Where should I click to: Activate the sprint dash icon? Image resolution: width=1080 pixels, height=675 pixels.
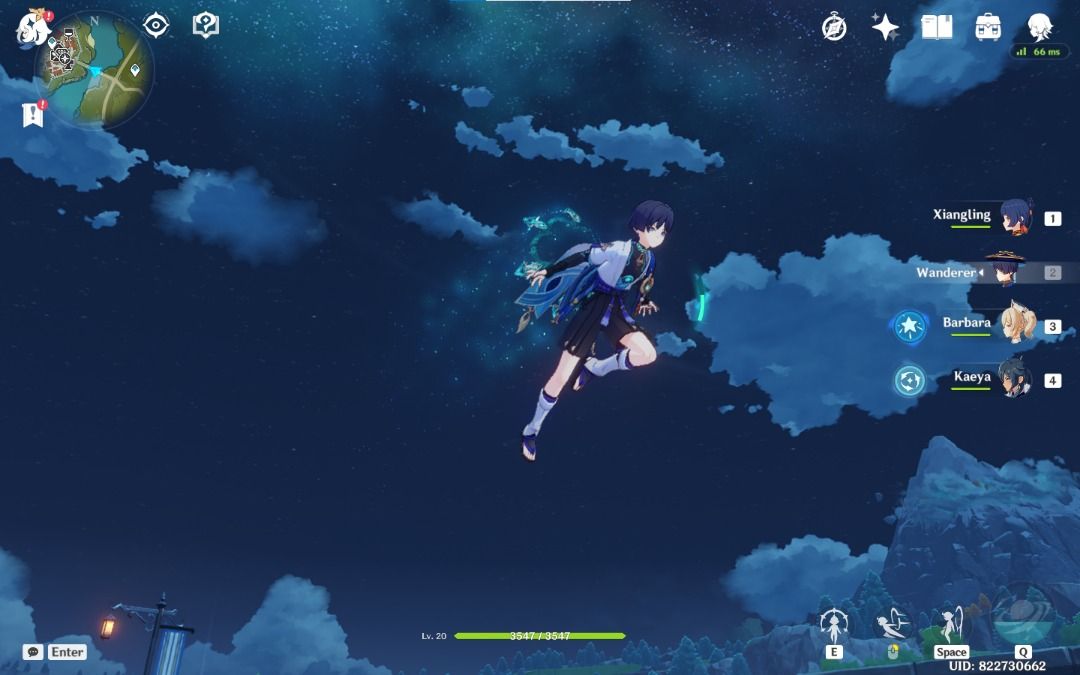[x=892, y=627]
